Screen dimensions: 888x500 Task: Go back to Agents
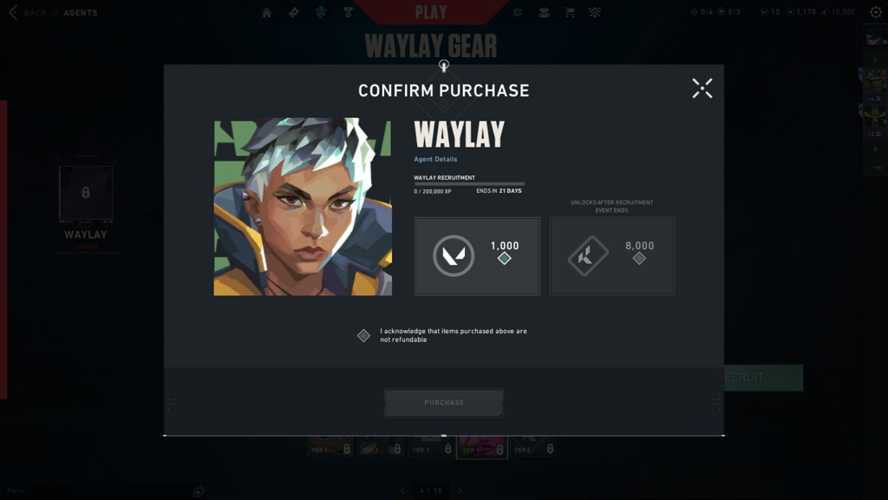pos(53,13)
